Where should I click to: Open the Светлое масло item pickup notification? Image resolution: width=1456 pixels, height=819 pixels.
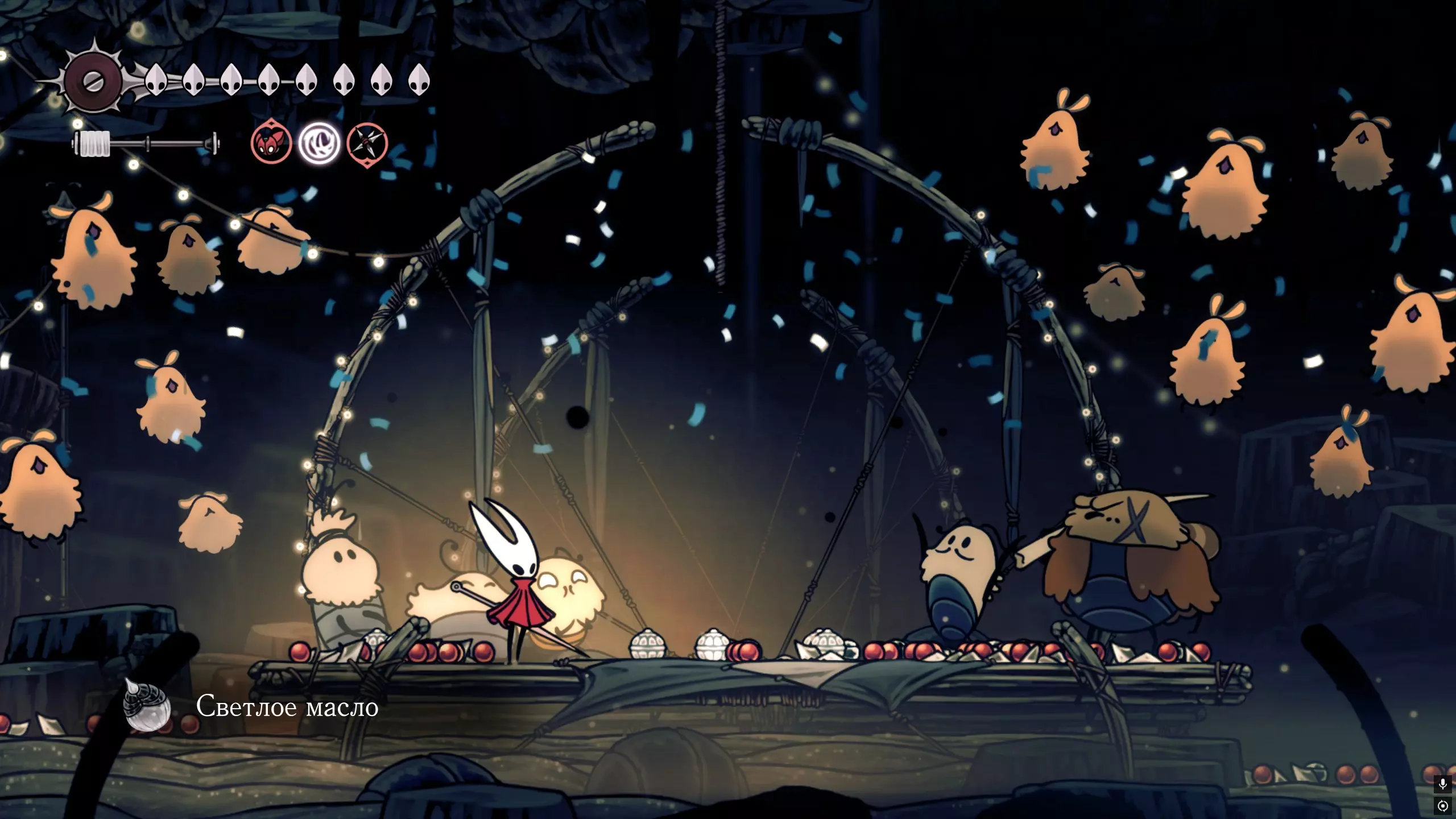pos(250,706)
